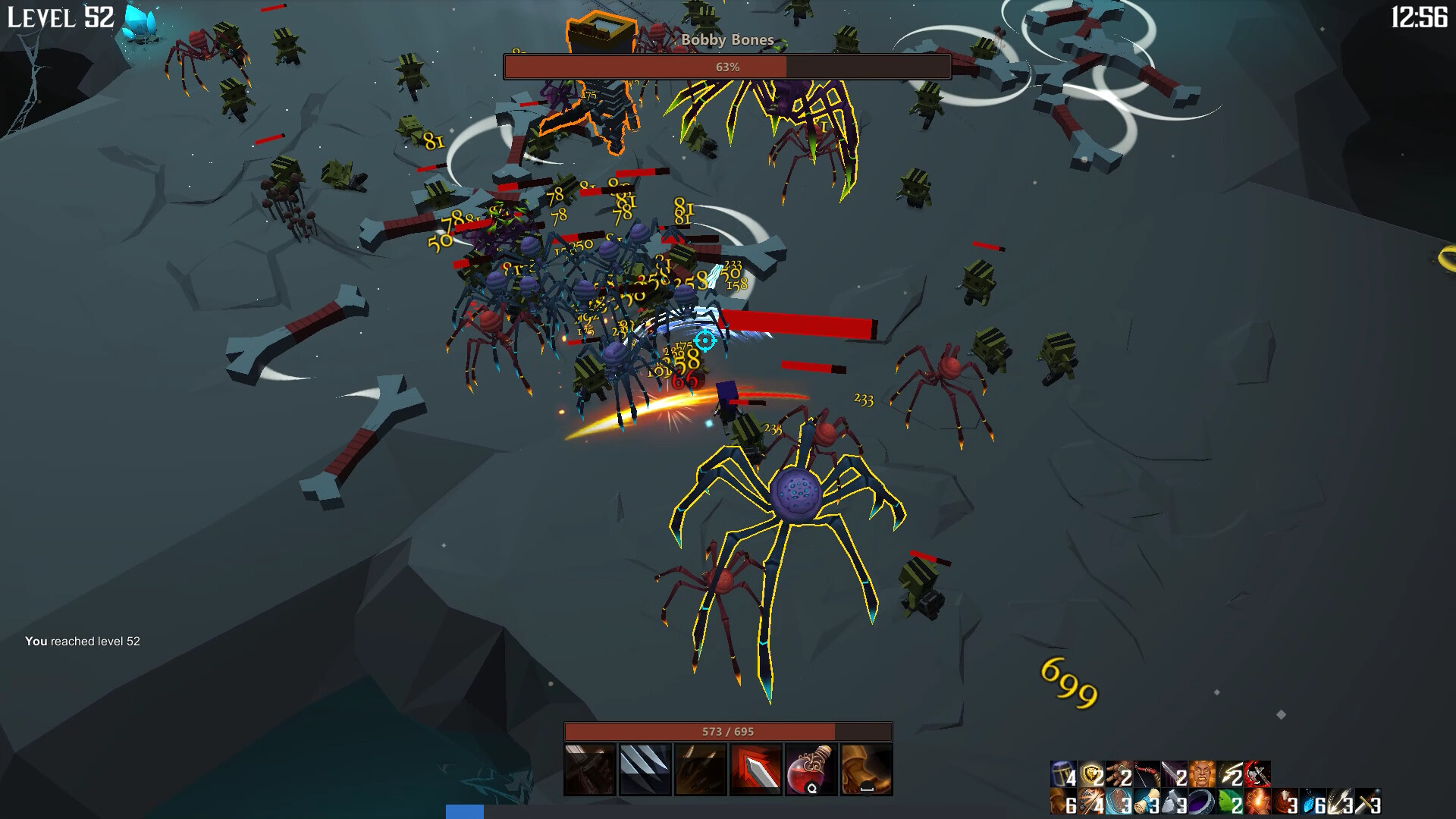
Task: Click Bobby Bones' 63% boss health bar
Action: (x=726, y=67)
